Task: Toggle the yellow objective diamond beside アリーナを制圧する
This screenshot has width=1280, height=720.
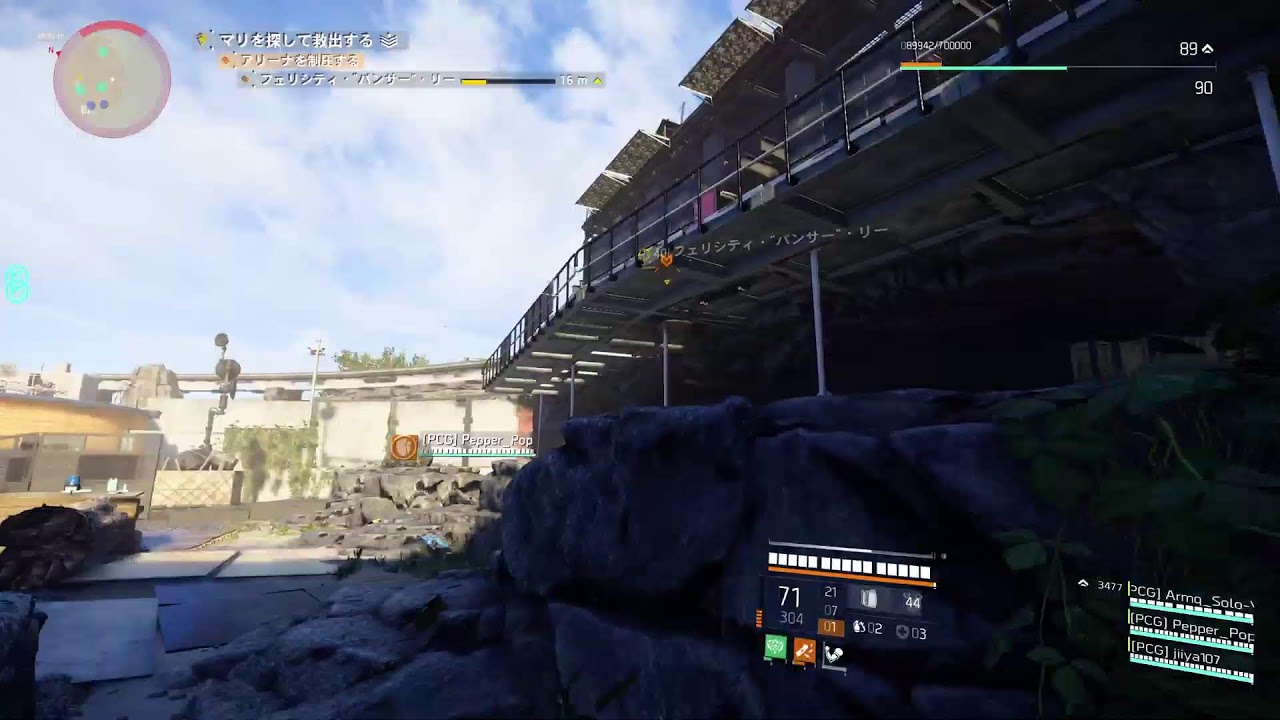Action: click(226, 61)
